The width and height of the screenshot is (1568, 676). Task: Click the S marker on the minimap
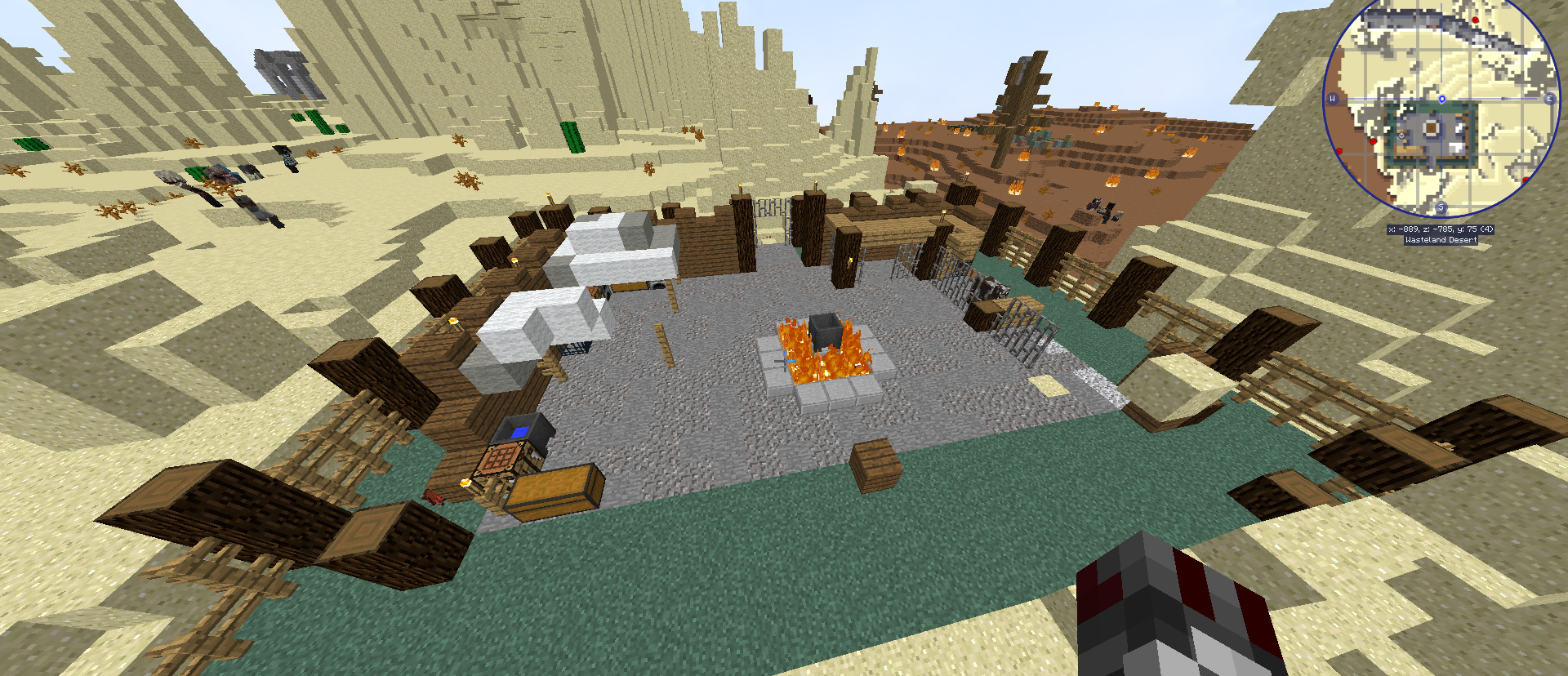pyautogui.click(x=1441, y=207)
